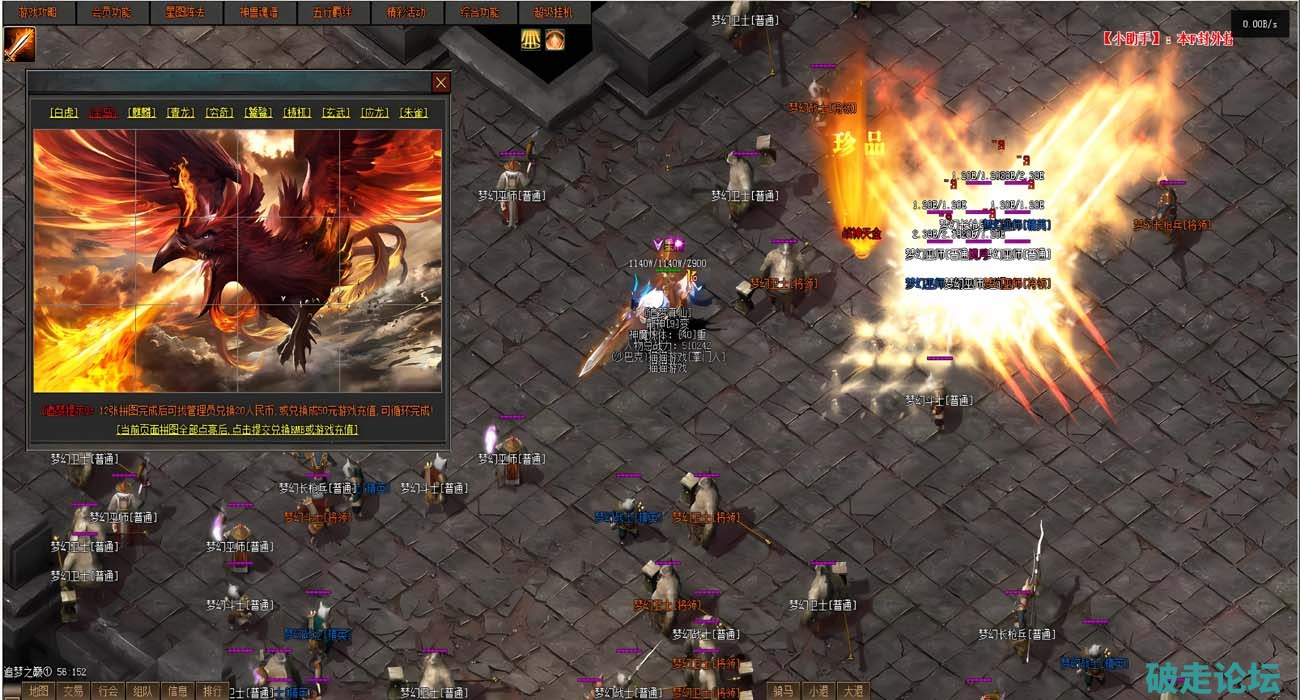Close the puzzle panel with the X

click(x=440, y=82)
